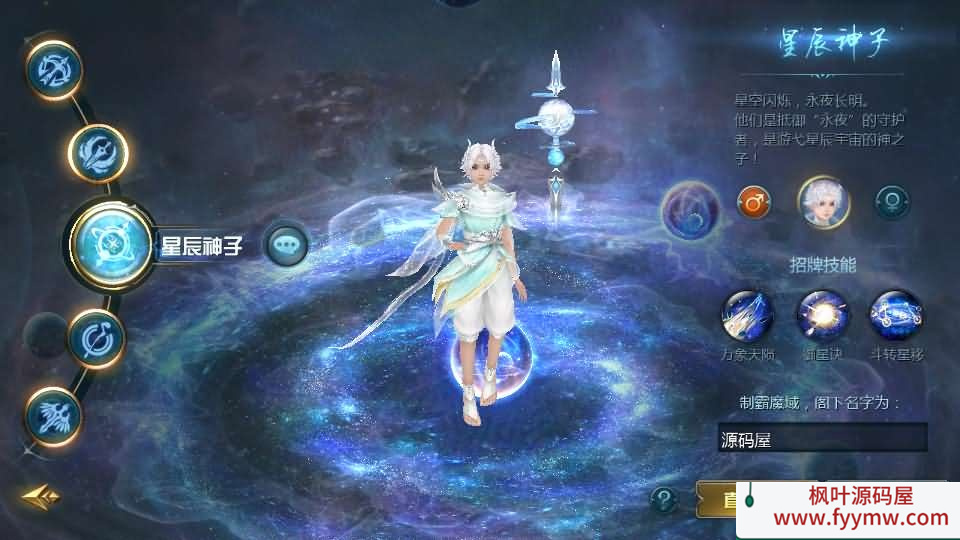Viewport: 960px width, 540px height.
Task: View the 斗转星移 signature skill
Action: 895,316
